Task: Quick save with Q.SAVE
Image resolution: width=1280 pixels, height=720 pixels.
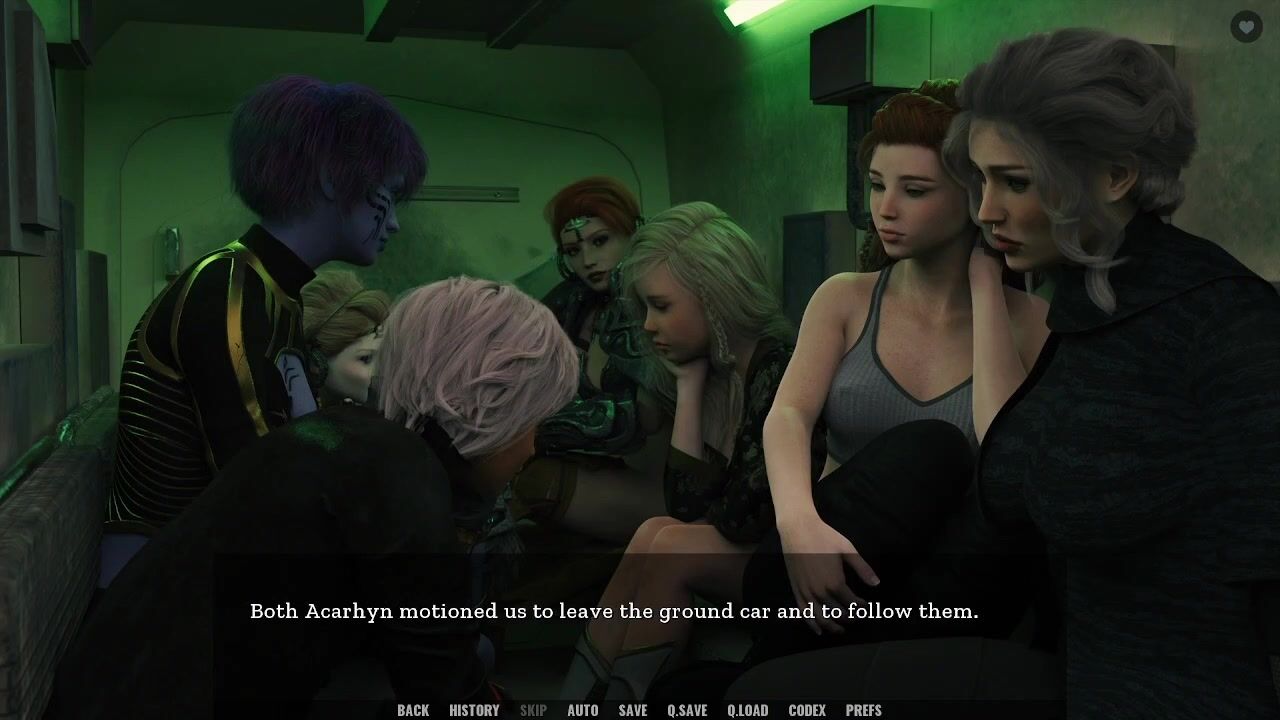Action: (x=687, y=710)
